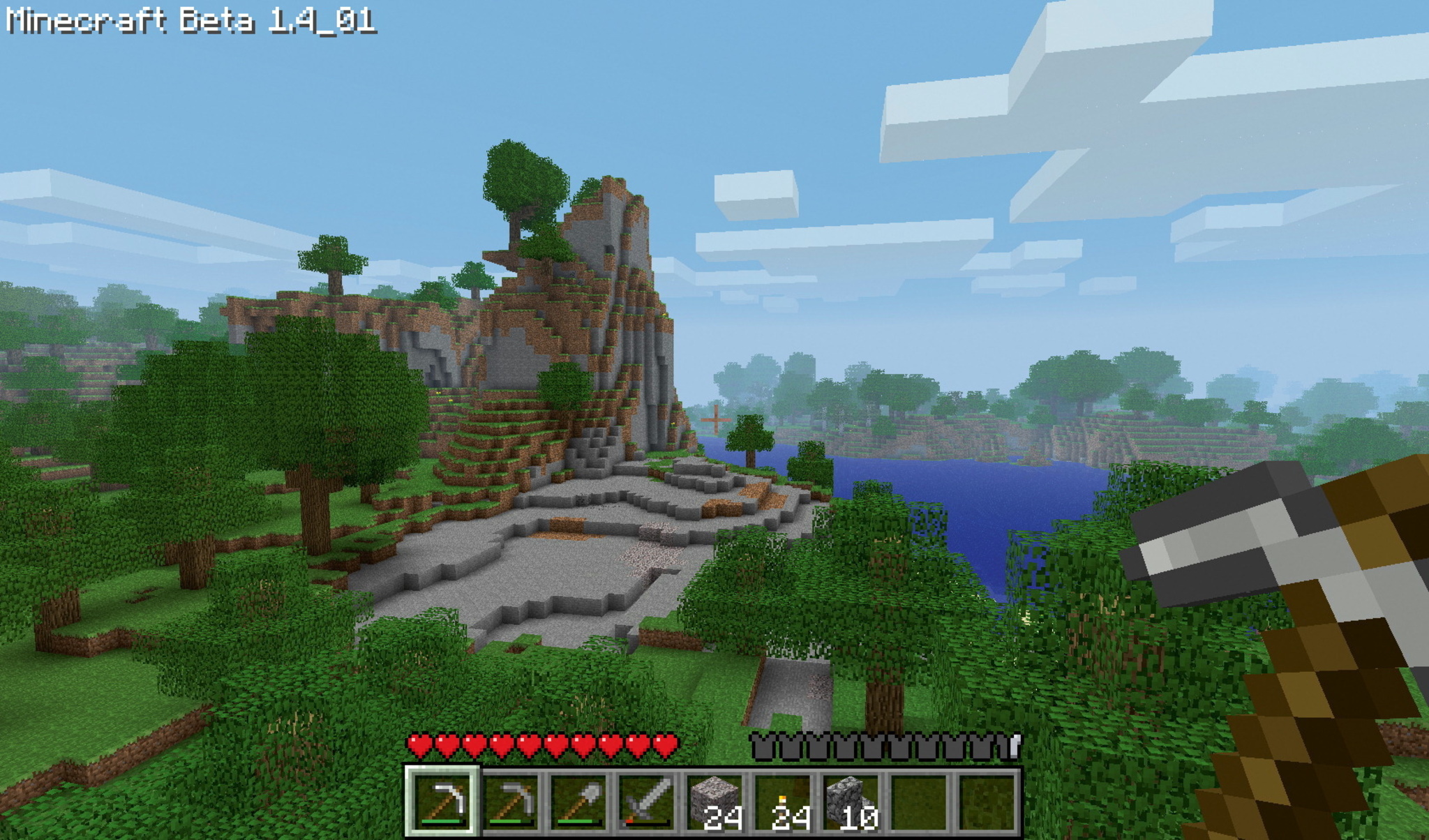
Task: Choose the shovel in the hotbar
Action: [x=579, y=802]
